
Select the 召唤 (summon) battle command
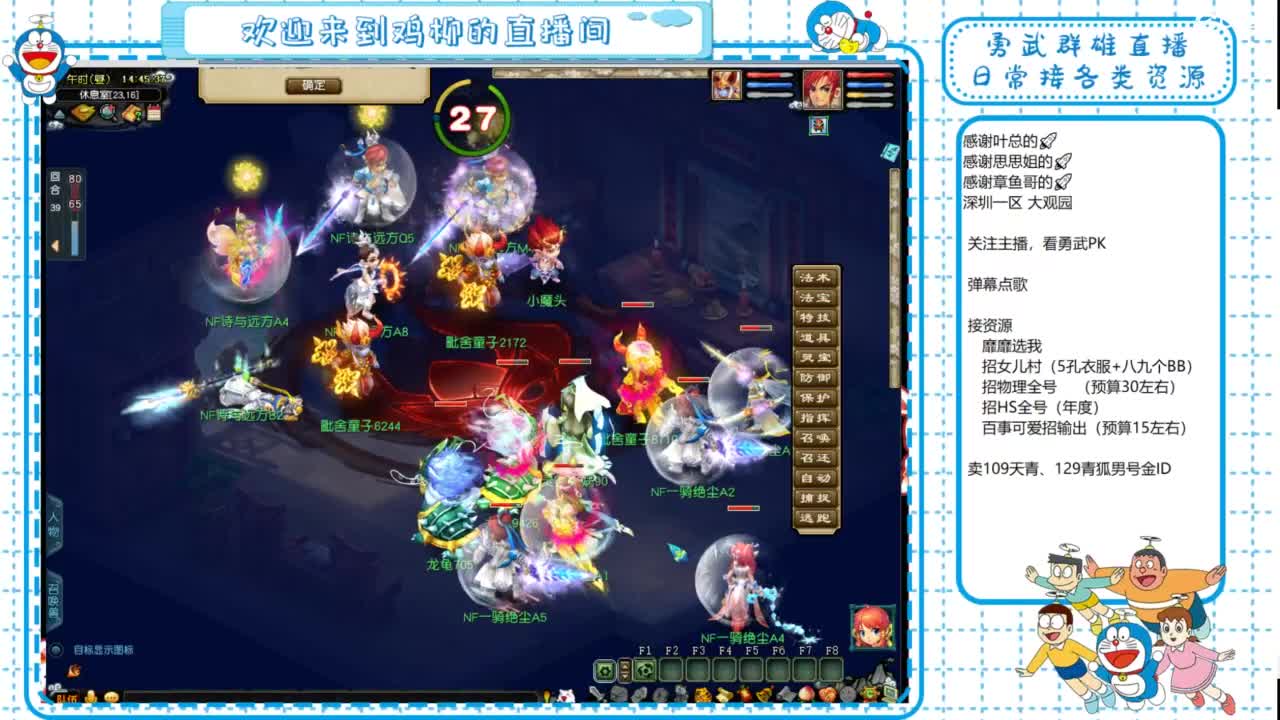coord(817,435)
